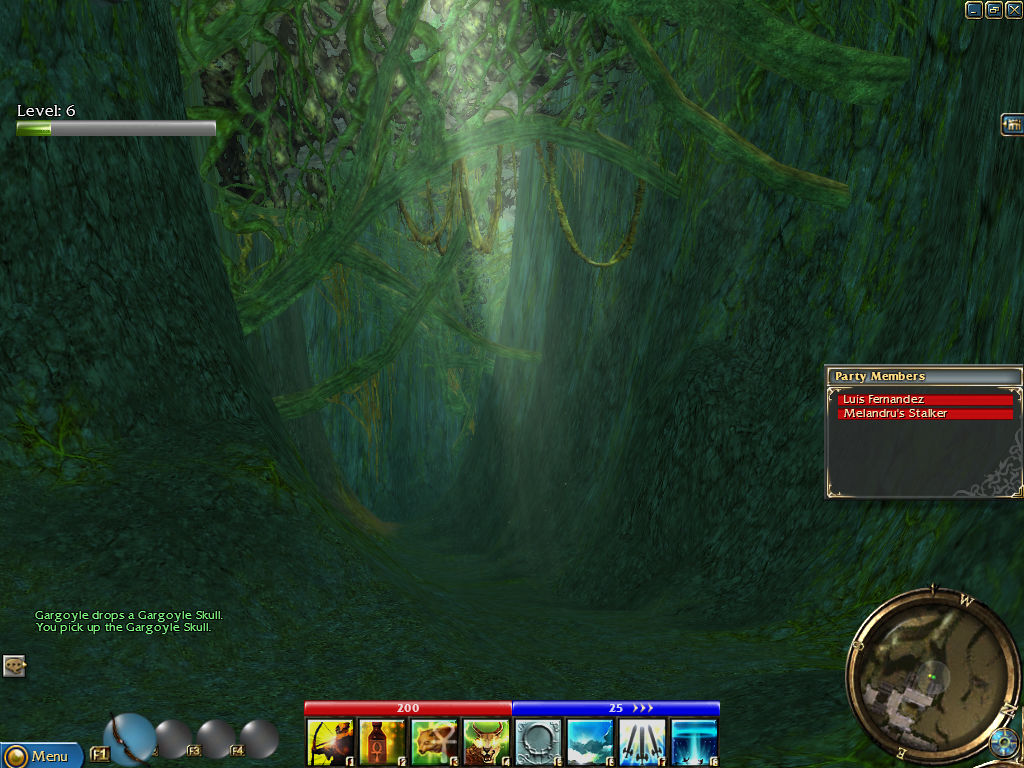
Task: Activate the archer bow shot skill
Action: [x=330, y=742]
